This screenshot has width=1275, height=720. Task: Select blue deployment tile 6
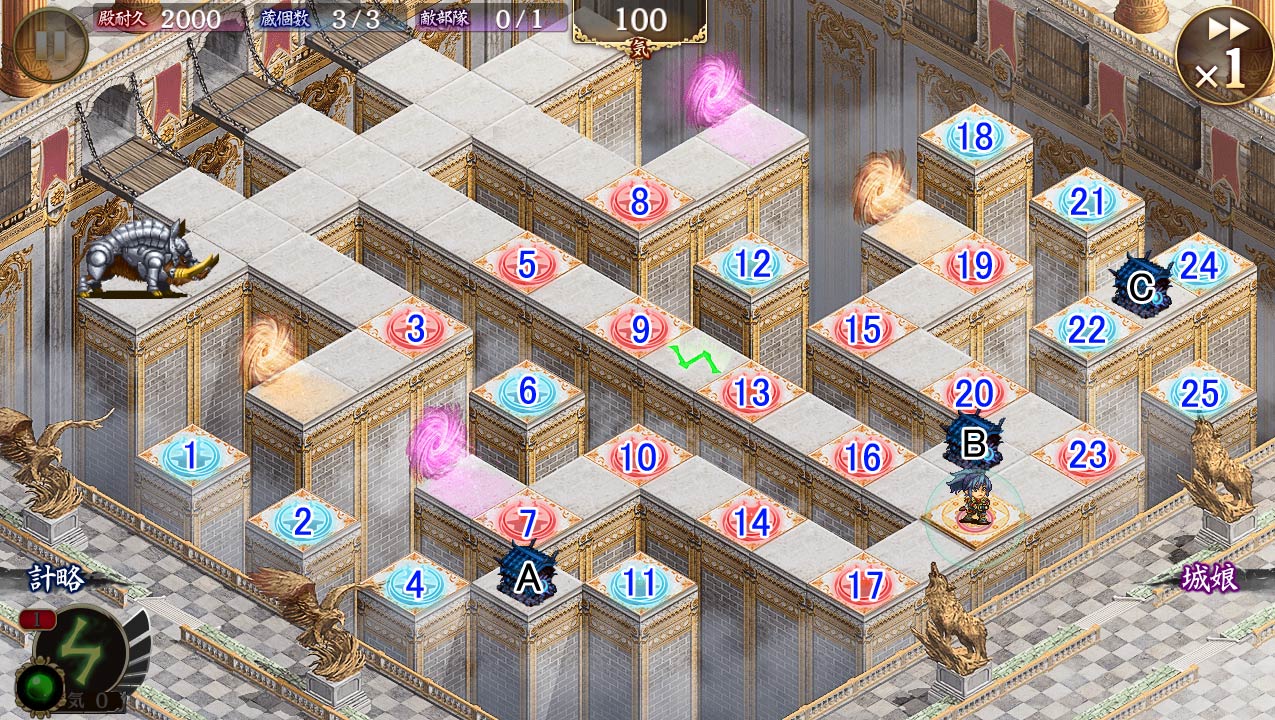click(x=527, y=392)
